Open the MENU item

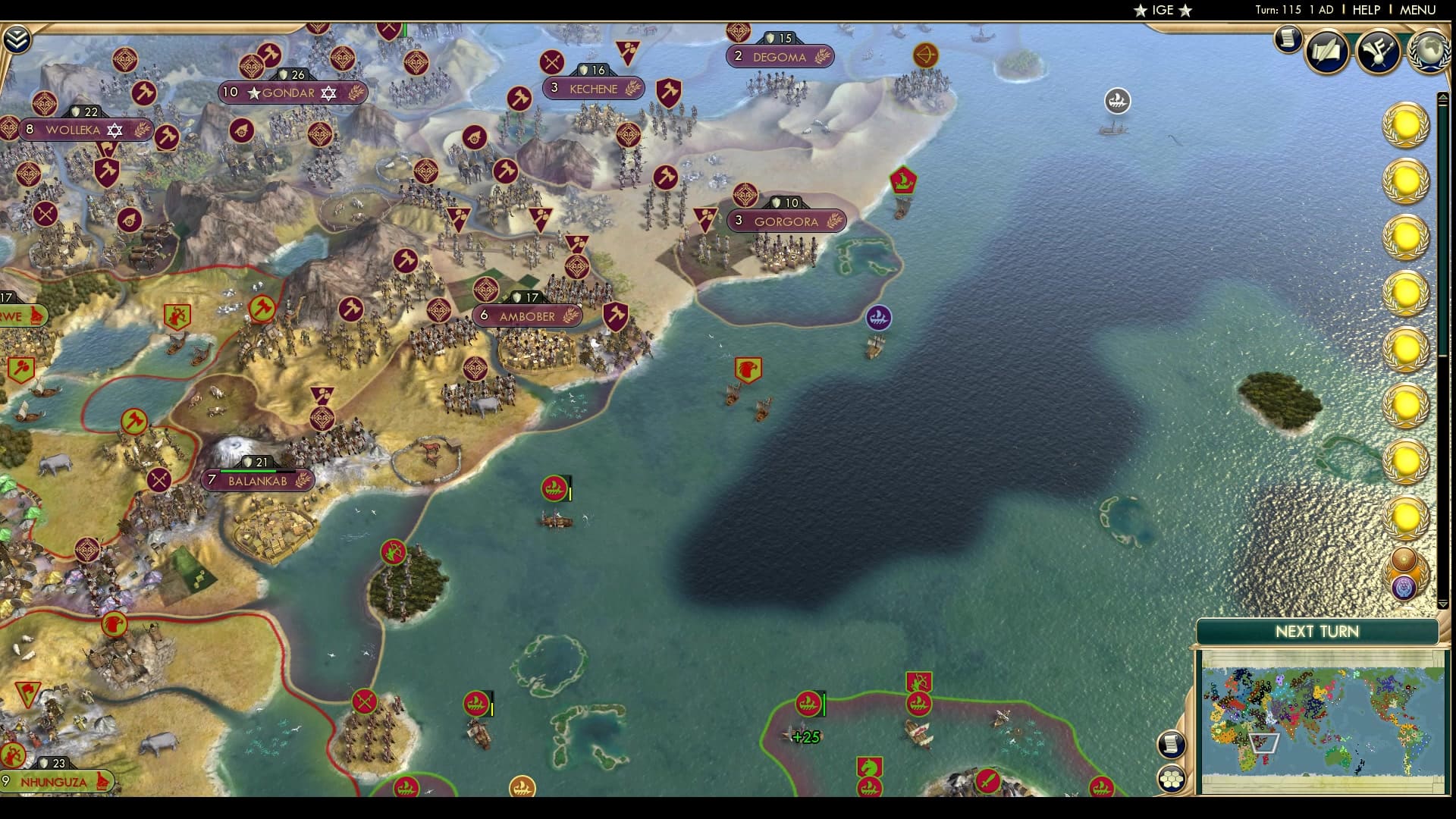pos(1417,10)
